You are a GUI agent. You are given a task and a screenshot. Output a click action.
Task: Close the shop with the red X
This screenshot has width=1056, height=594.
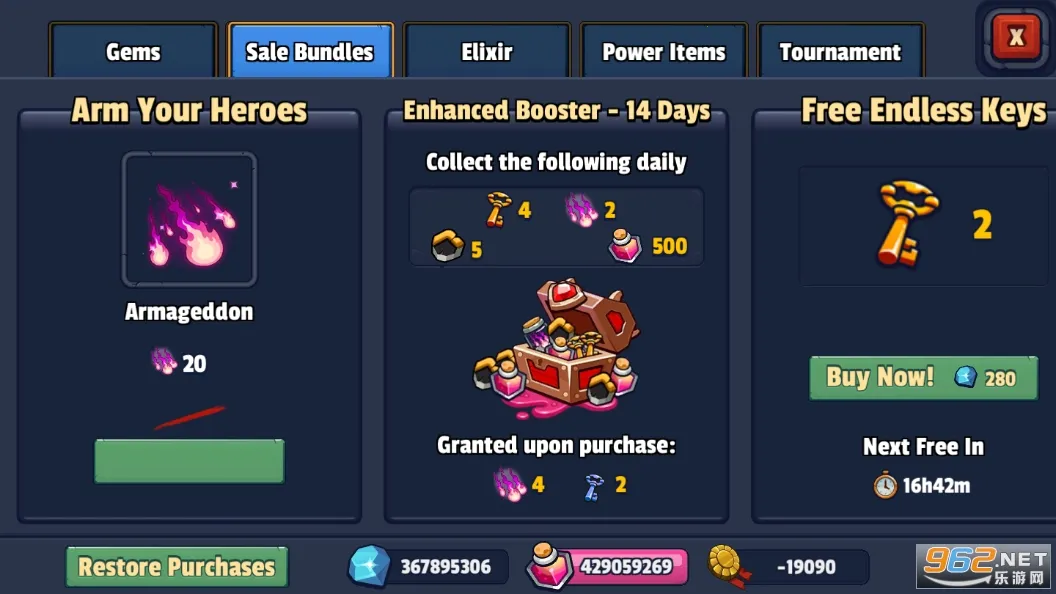click(1016, 38)
